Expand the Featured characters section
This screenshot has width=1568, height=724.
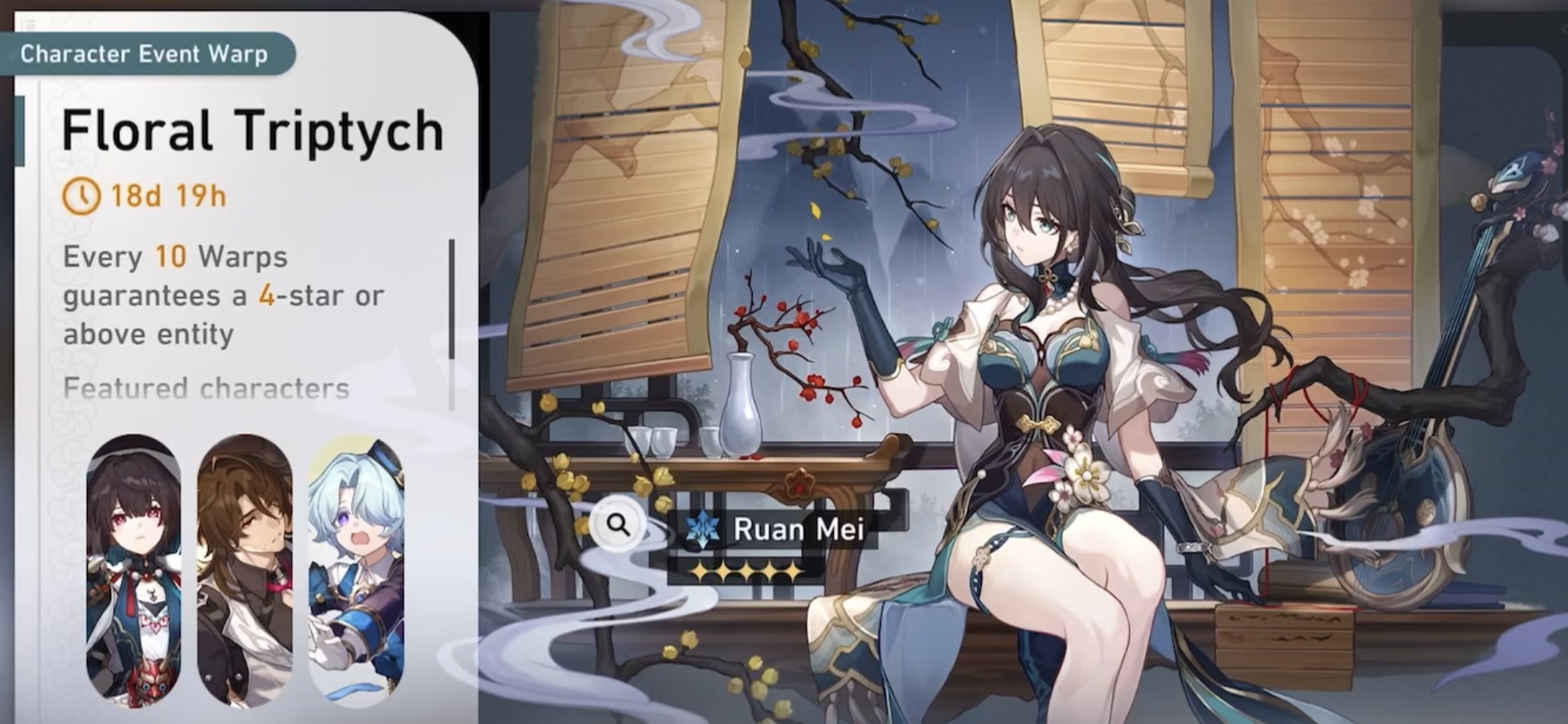pos(205,390)
